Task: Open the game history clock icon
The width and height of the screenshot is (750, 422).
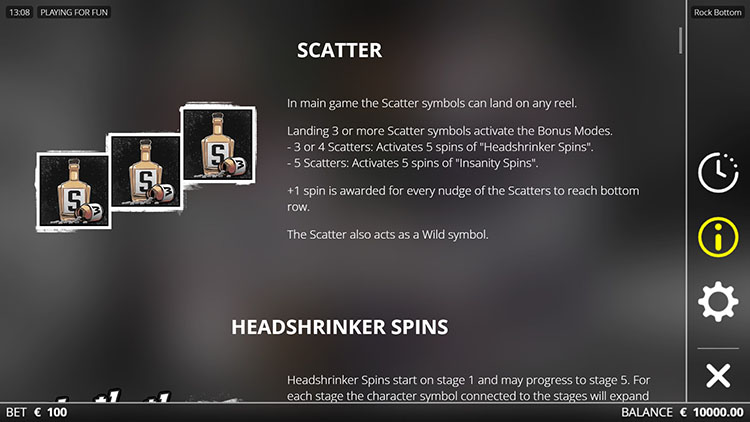Action: (717, 173)
